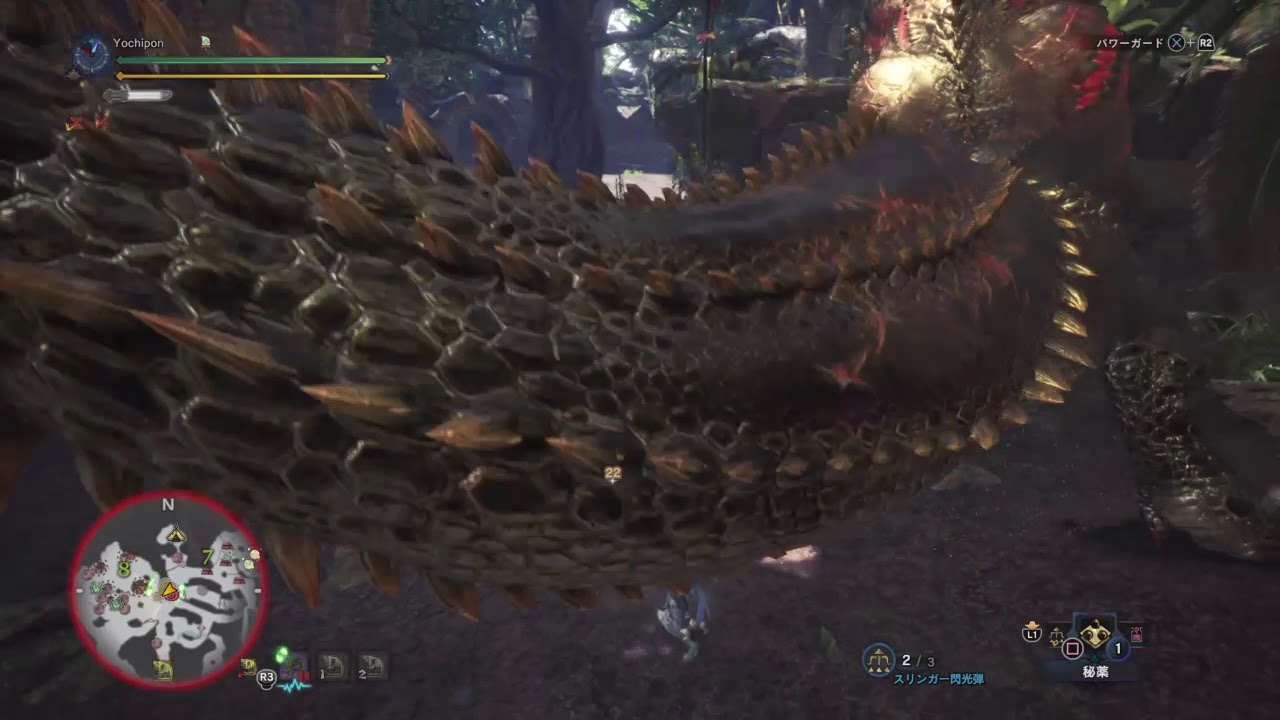
Task: Select the Palico status portrait icon
Action: point(205,42)
